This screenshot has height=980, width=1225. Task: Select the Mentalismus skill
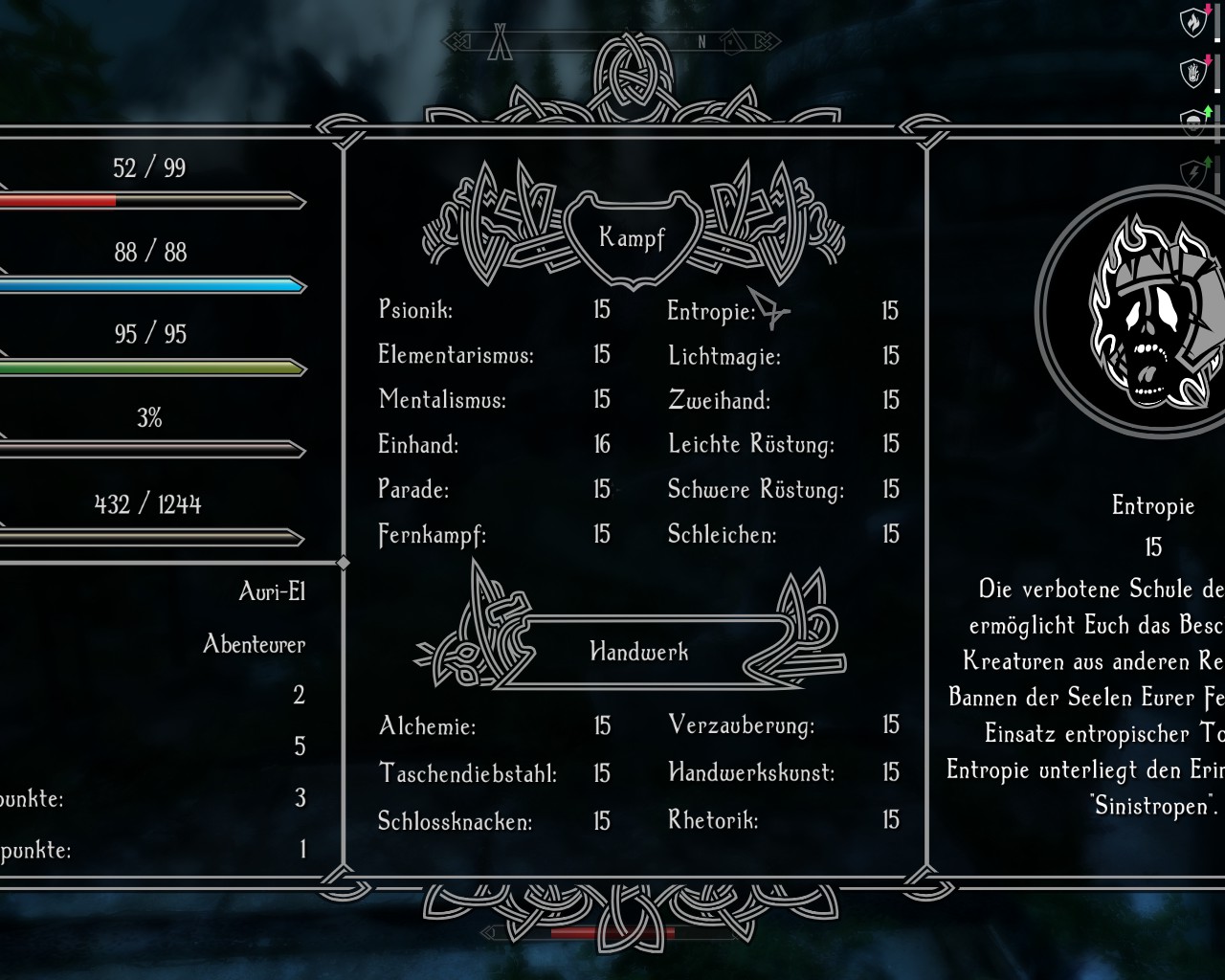[442, 399]
